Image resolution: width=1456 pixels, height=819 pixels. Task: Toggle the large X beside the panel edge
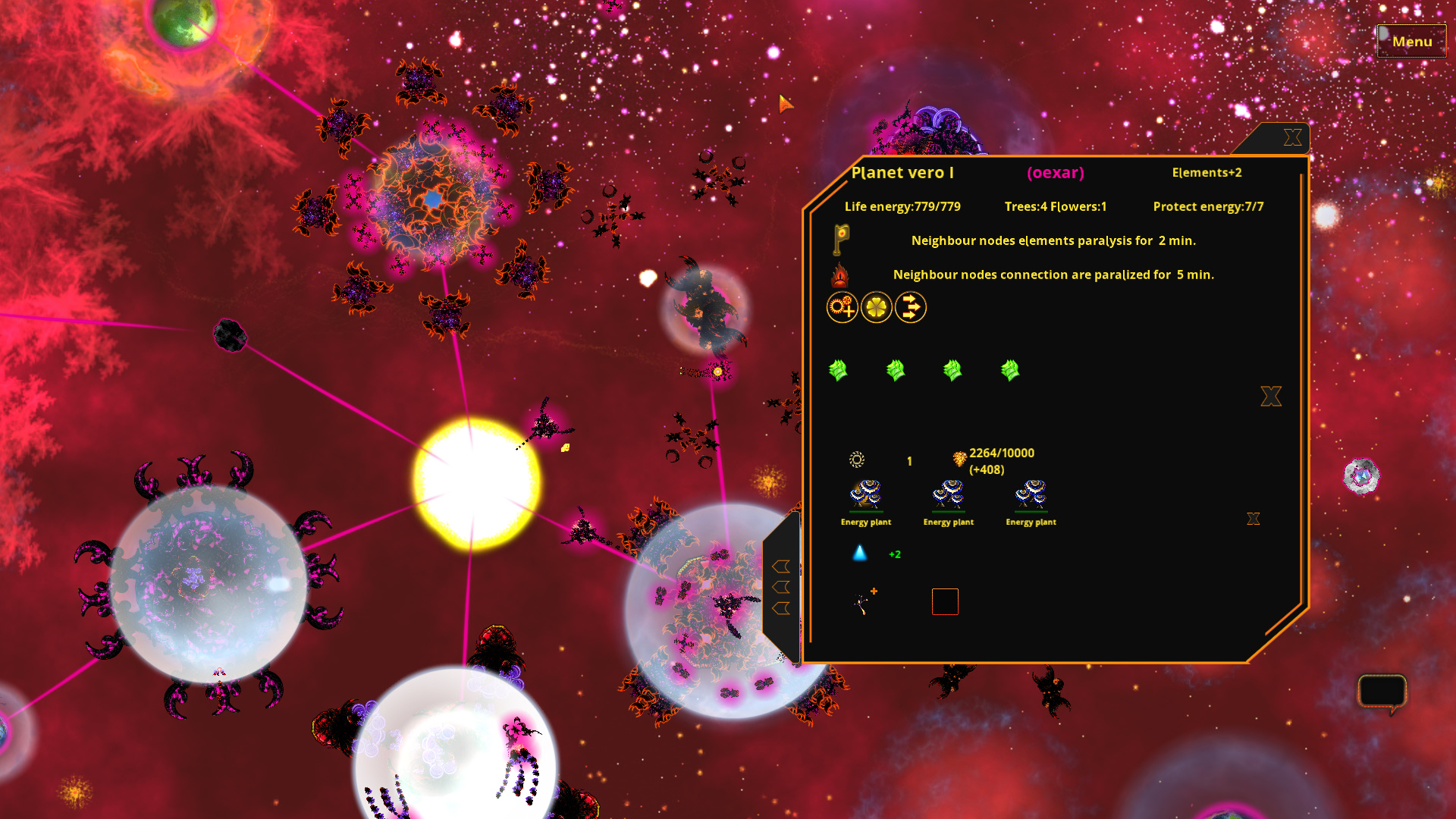pos(1270,396)
